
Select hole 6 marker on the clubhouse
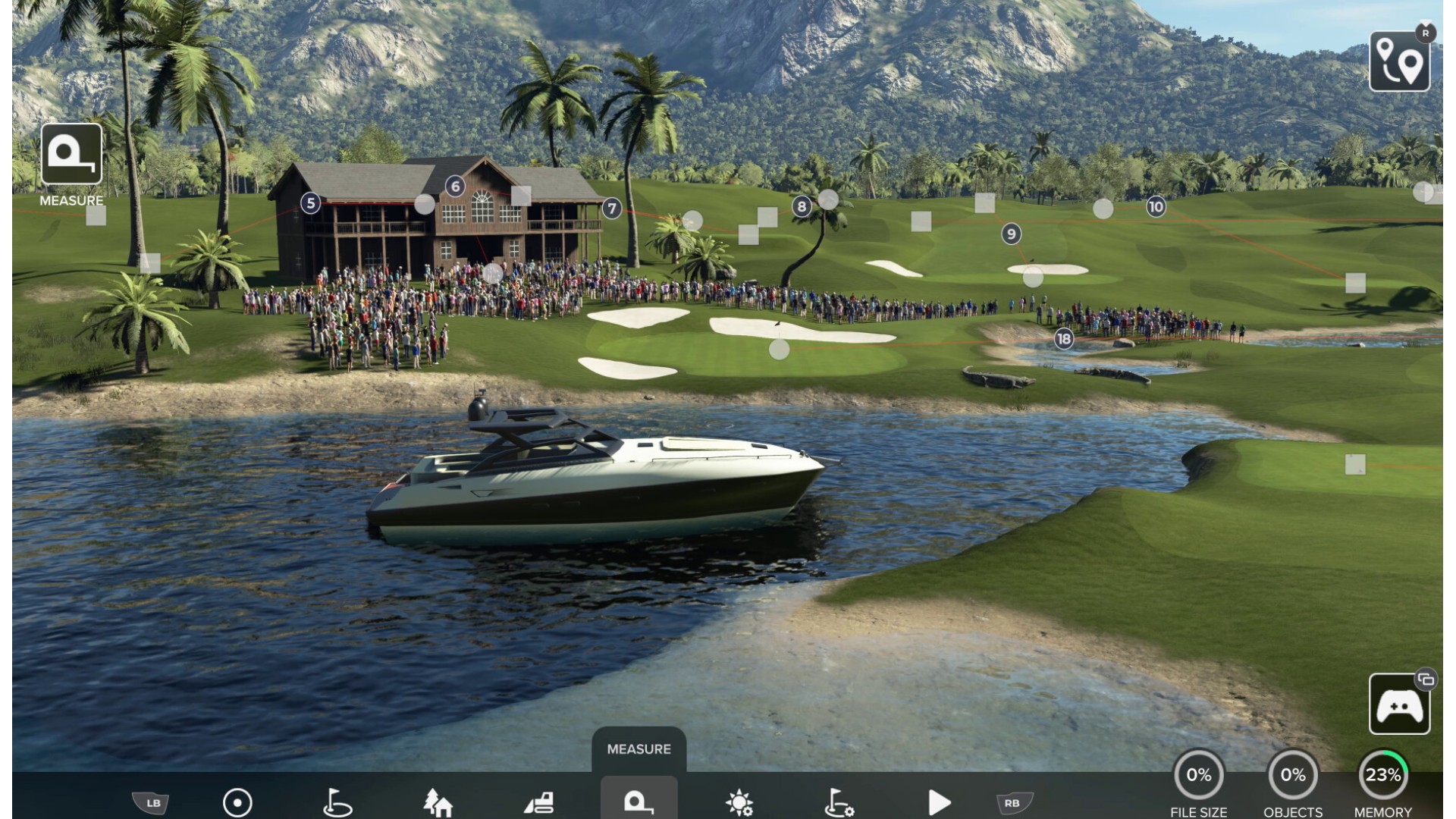pos(455,186)
